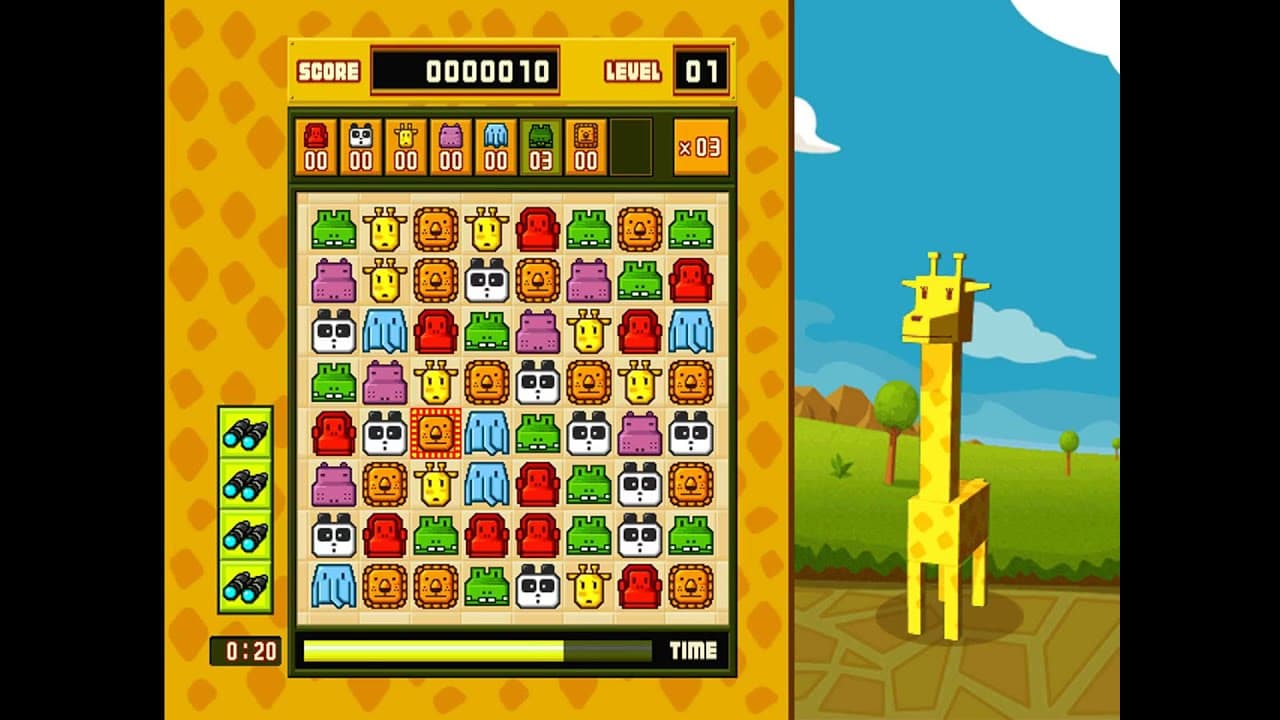
Task: Click the purple hippo counter icon
Action: [452, 145]
